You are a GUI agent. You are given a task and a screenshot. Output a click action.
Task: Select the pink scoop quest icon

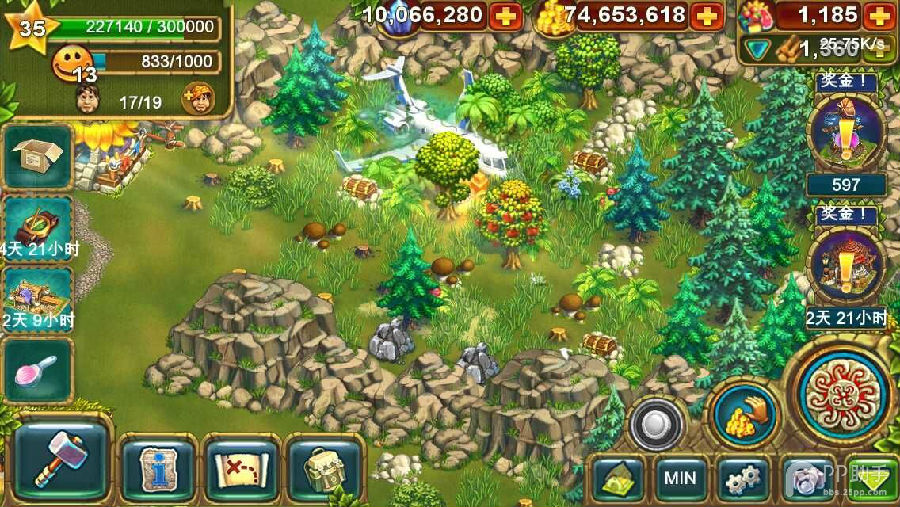pos(38,369)
